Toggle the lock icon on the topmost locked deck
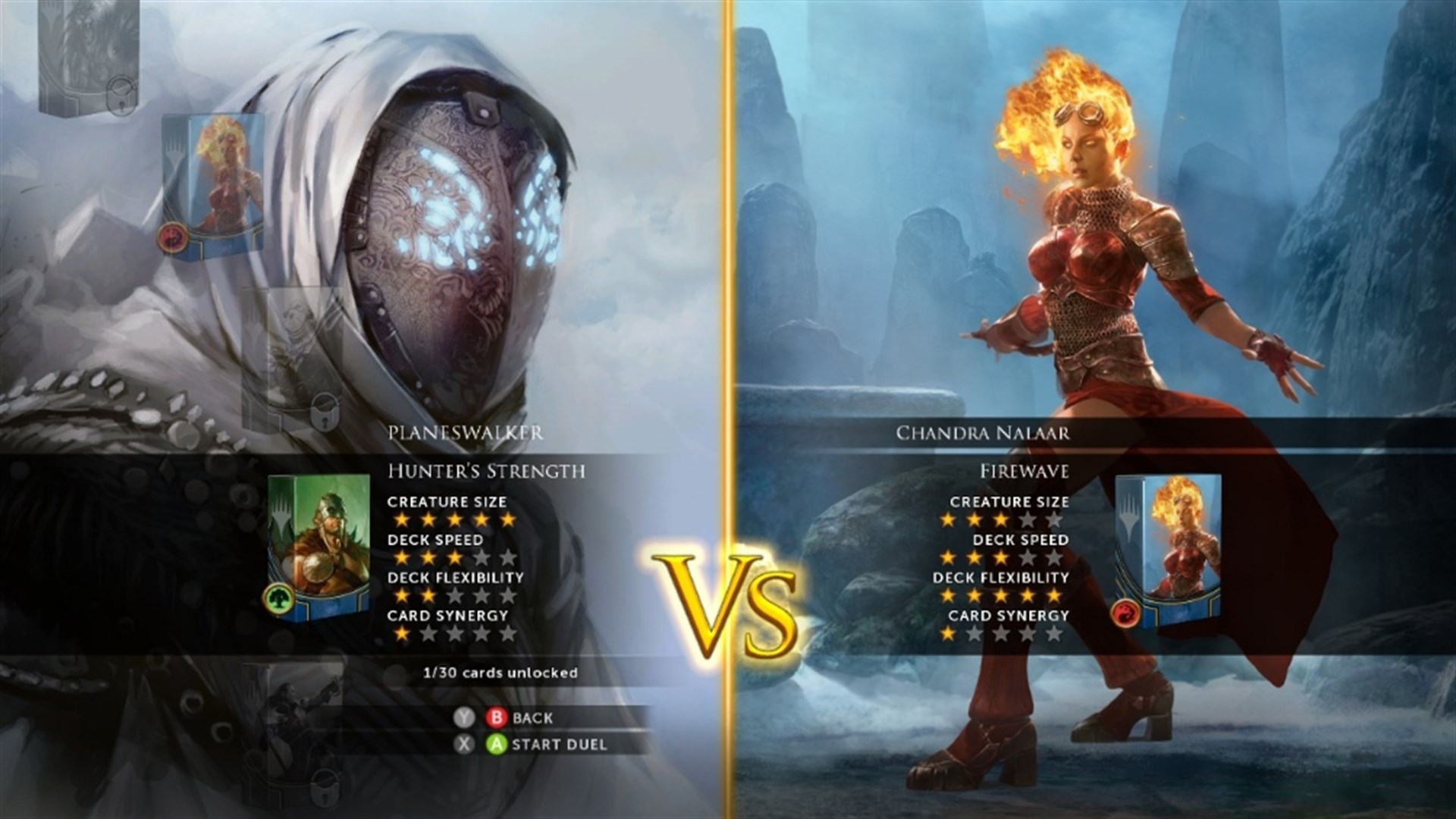Screen dimensions: 1456x819 120,98
